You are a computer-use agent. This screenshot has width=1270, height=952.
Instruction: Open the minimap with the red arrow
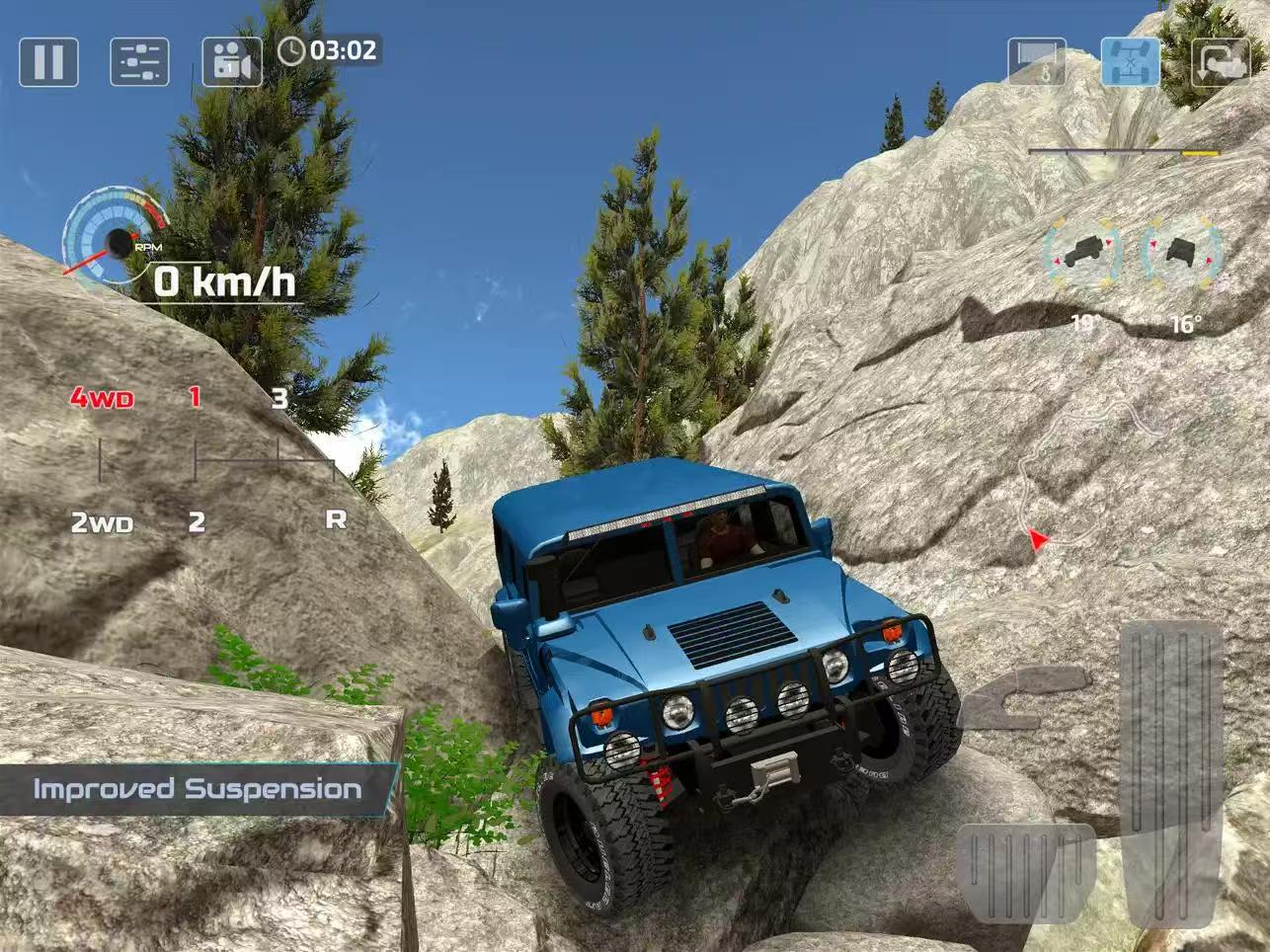[x=1037, y=538]
